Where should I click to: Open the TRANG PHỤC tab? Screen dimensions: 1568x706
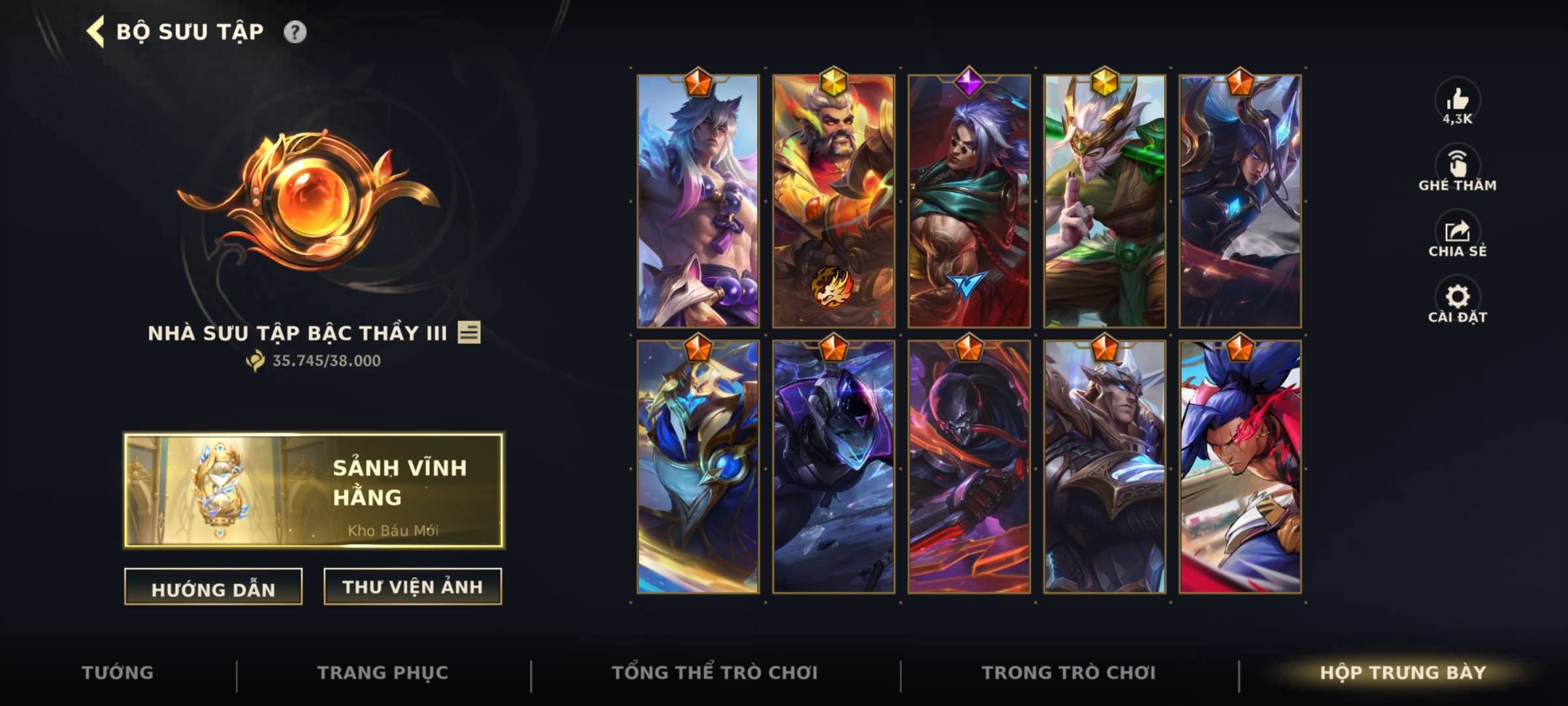(380, 672)
